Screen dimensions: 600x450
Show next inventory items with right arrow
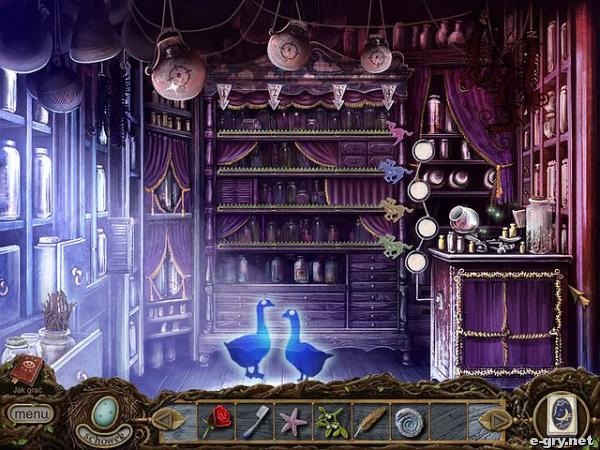(x=492, y=419)
